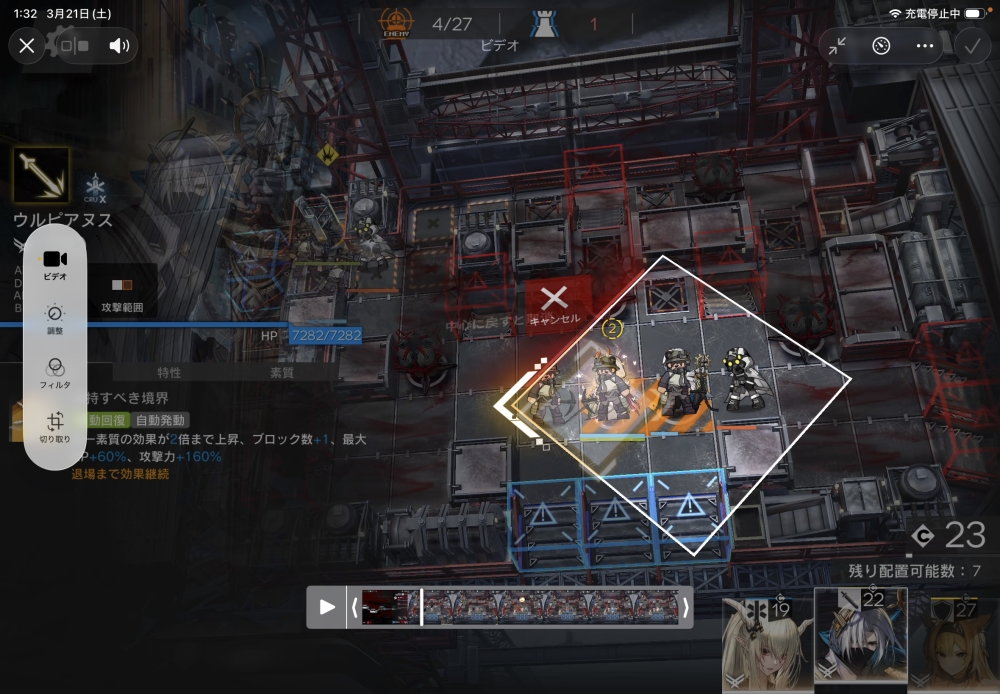Select the ビデオ editing tool

click(55, 264)
